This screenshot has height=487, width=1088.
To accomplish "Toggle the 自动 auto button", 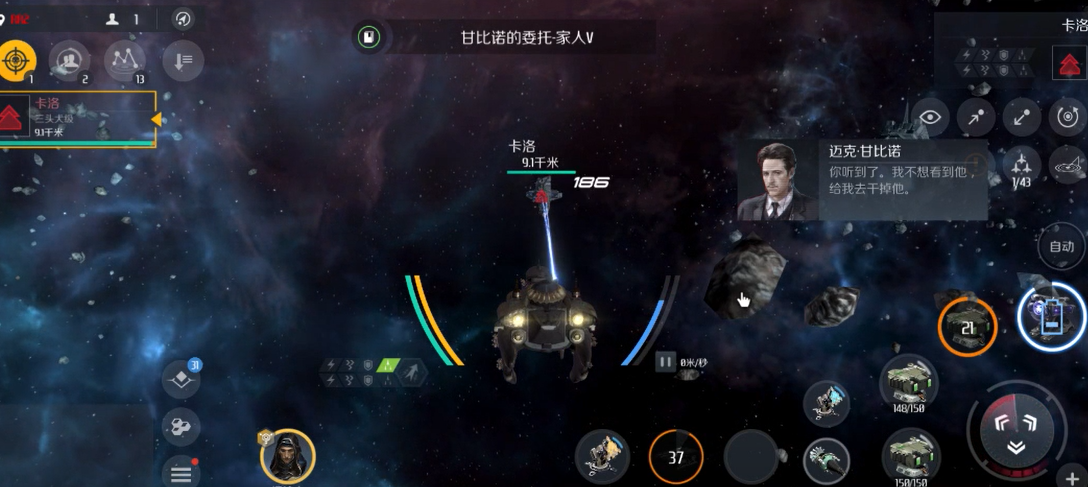I will click(1061, 246).
